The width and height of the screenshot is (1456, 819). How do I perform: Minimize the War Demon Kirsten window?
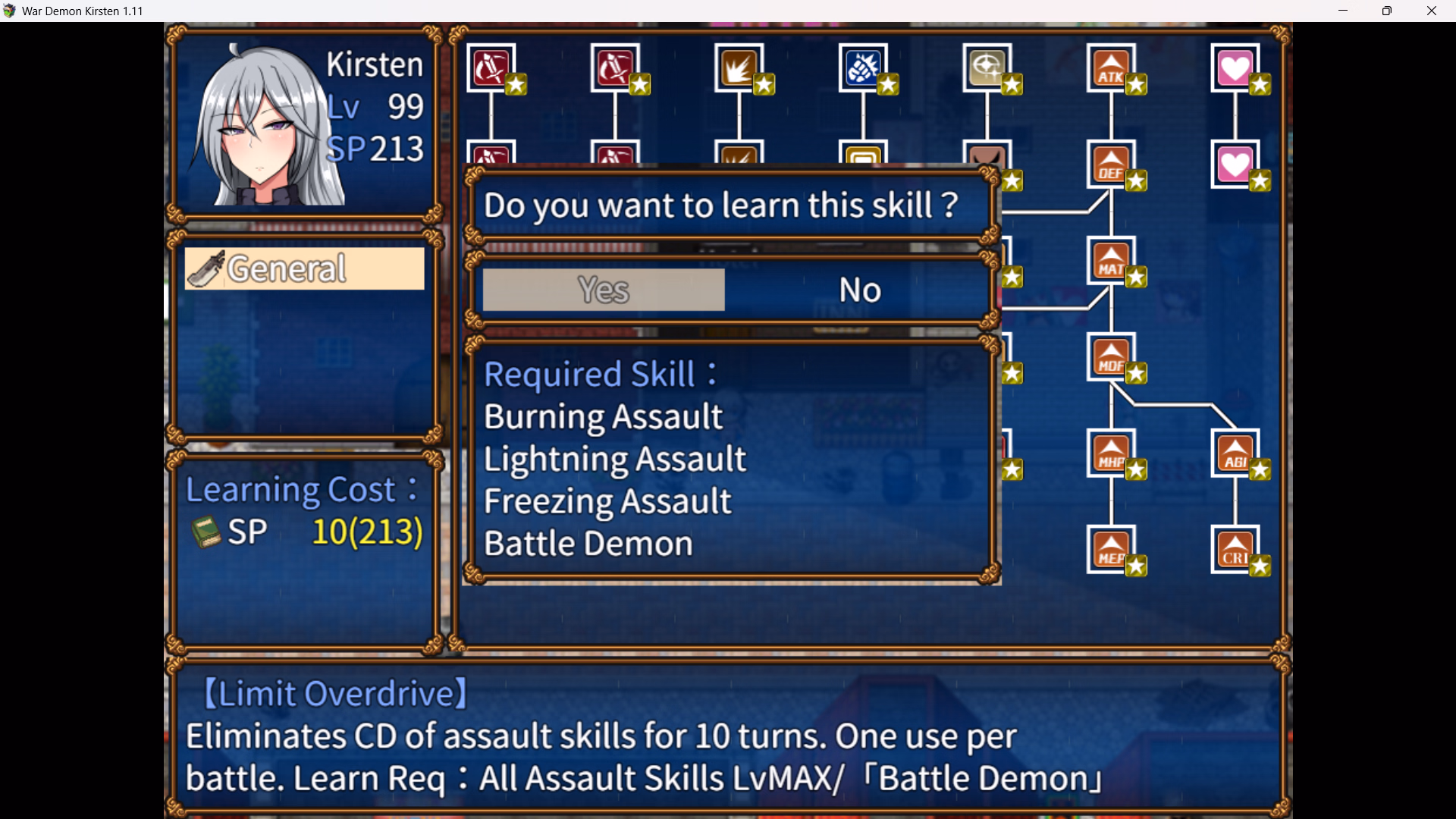(1343, 11)
